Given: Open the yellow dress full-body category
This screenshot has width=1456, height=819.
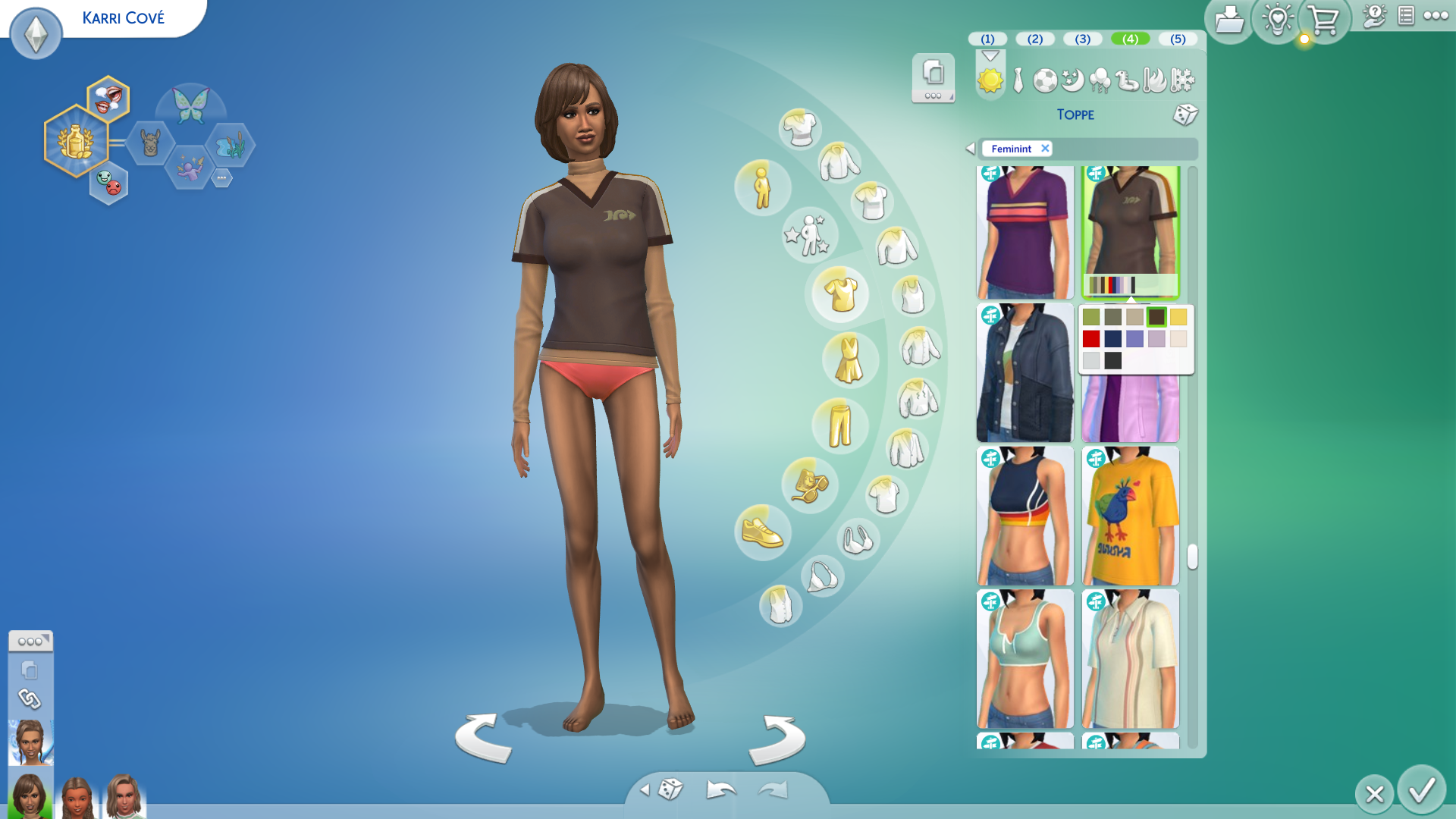Looking at the screenshot, I should tap(849, 359).
